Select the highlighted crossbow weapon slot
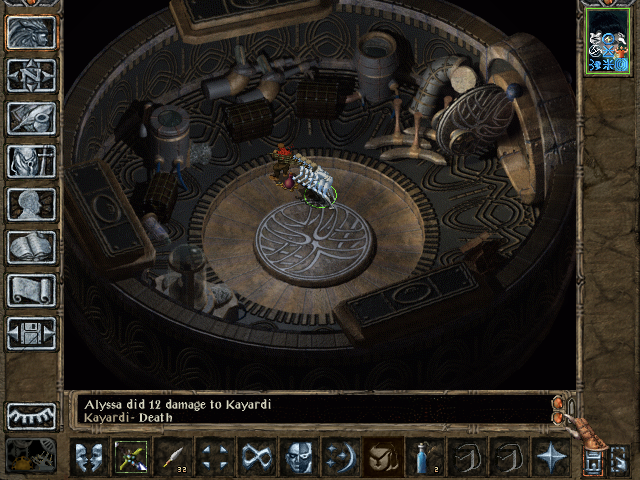The width and height of the screenshot is (640, 480). point(131,458)
